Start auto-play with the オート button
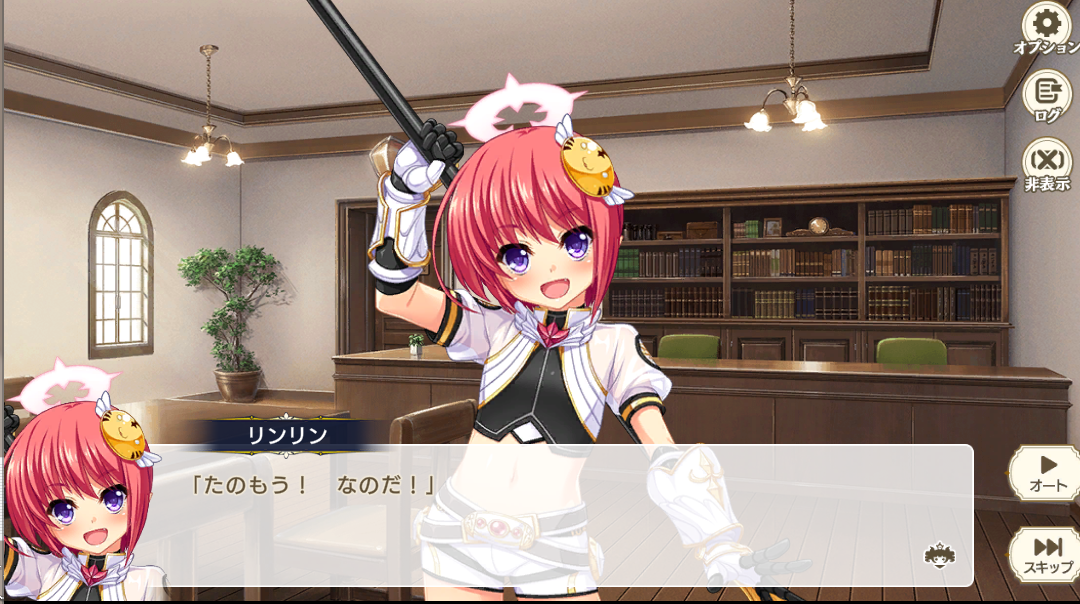 (x=1047, y=472)
